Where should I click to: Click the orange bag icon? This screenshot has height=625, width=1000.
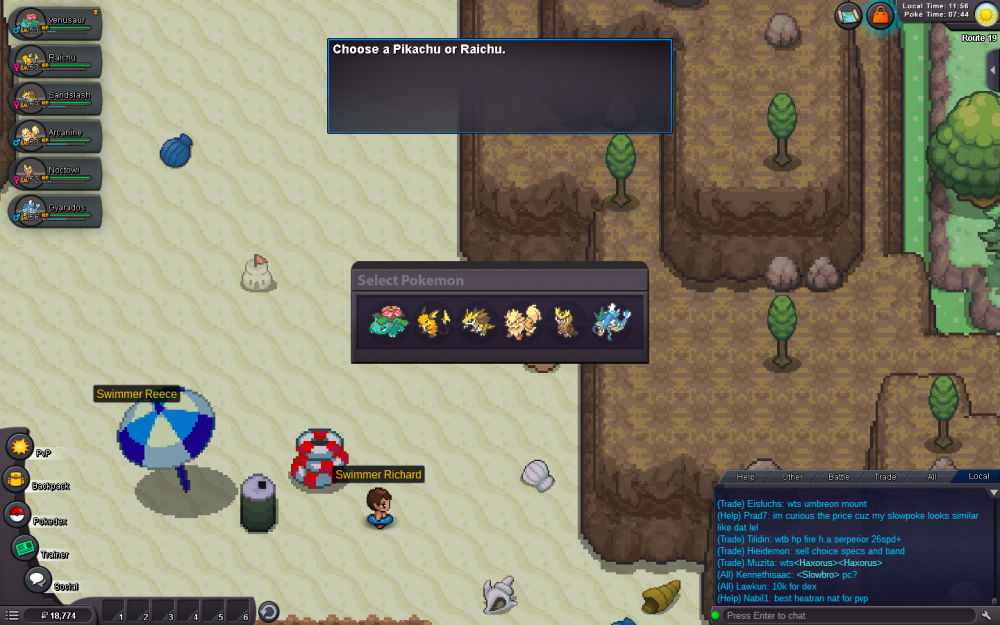pos(880,15)
